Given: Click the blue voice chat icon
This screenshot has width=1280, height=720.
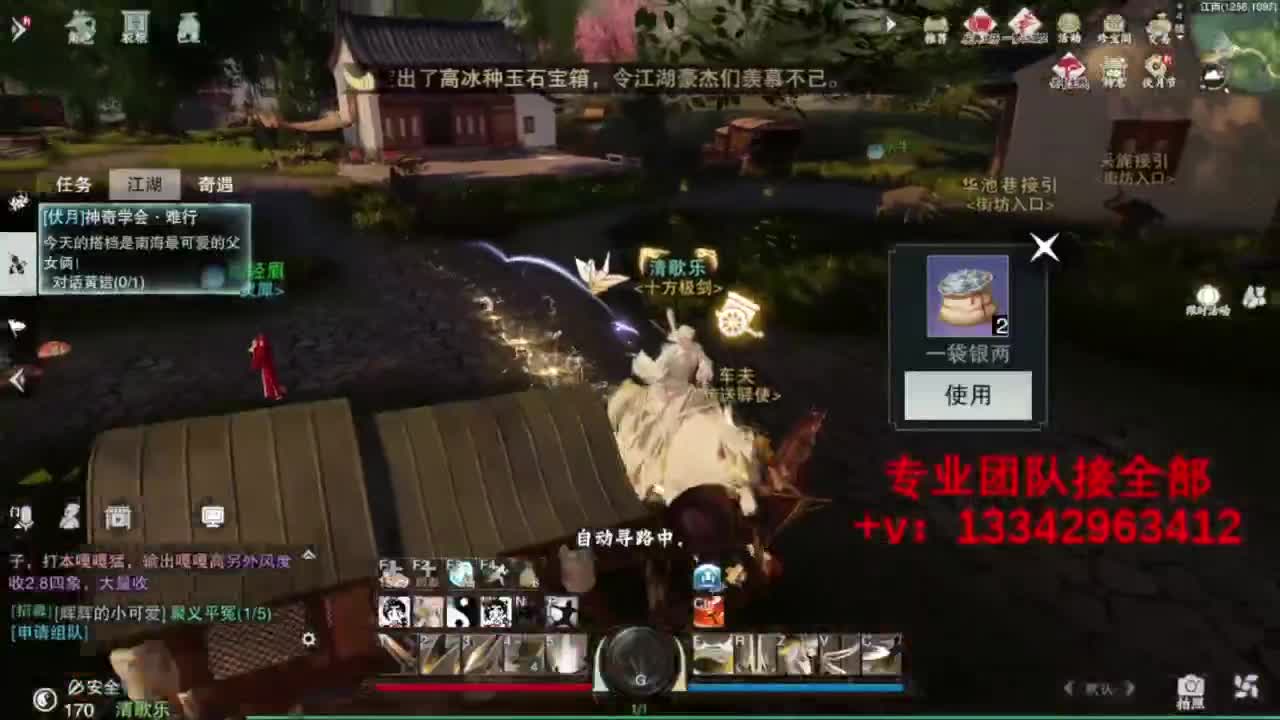Looking at the screenshot, I should pyautogui.click(x=707, y=575).
